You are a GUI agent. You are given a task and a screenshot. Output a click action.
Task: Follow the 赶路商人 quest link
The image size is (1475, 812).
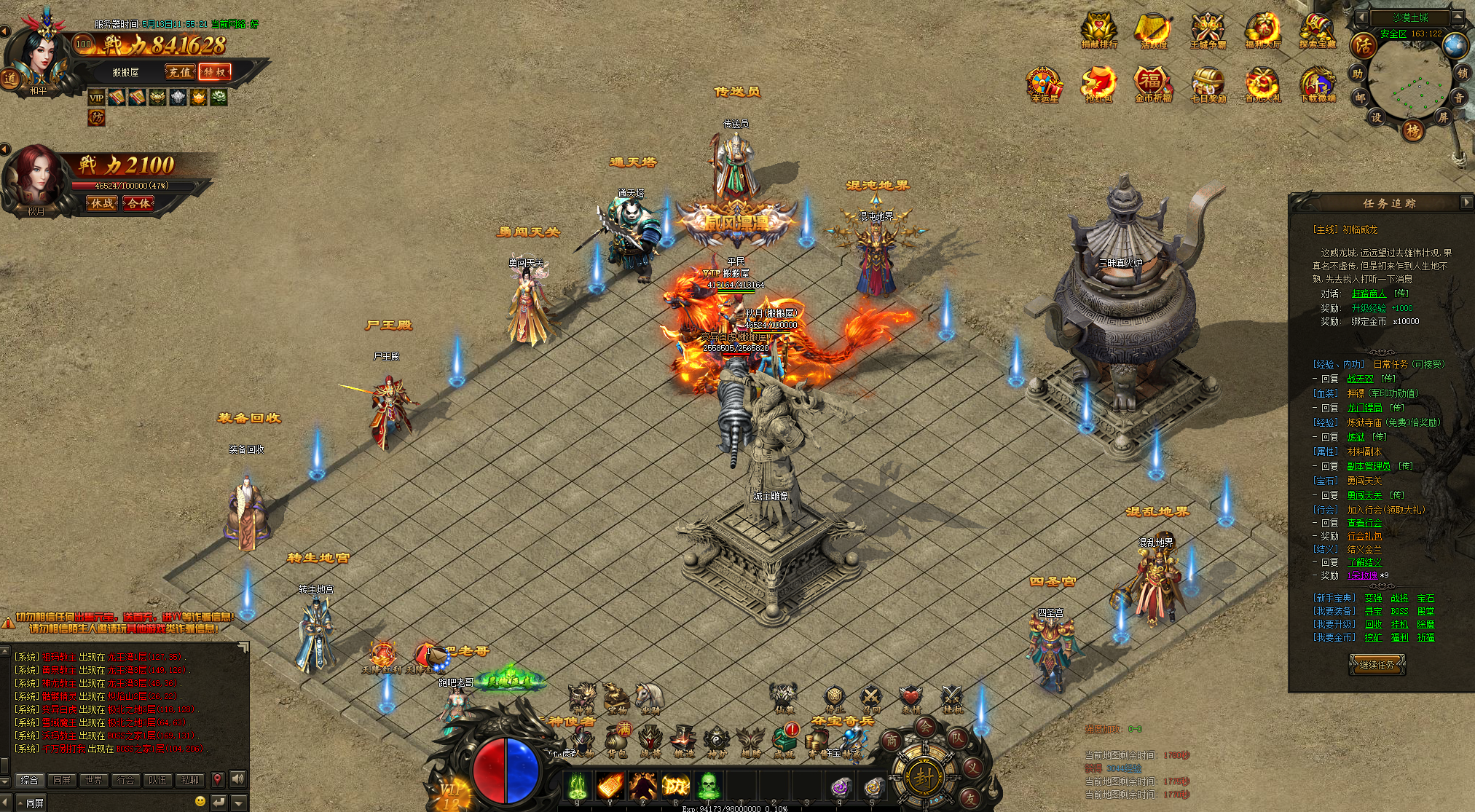click(x=1369, y=293)
